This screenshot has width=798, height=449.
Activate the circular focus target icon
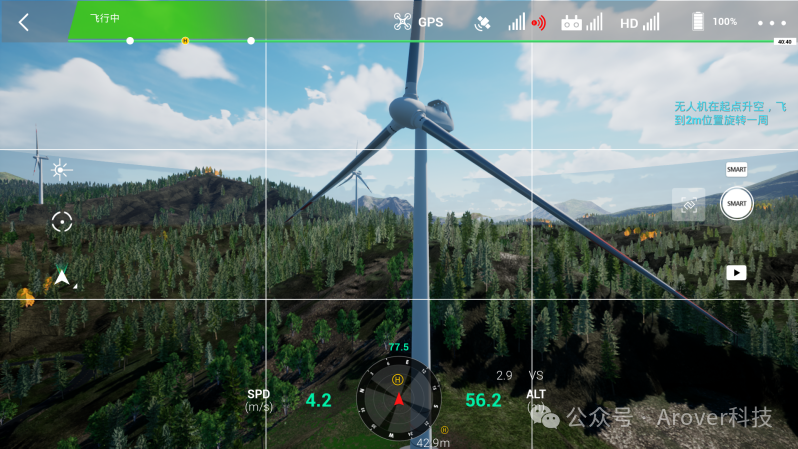click(x=62, y=222)
